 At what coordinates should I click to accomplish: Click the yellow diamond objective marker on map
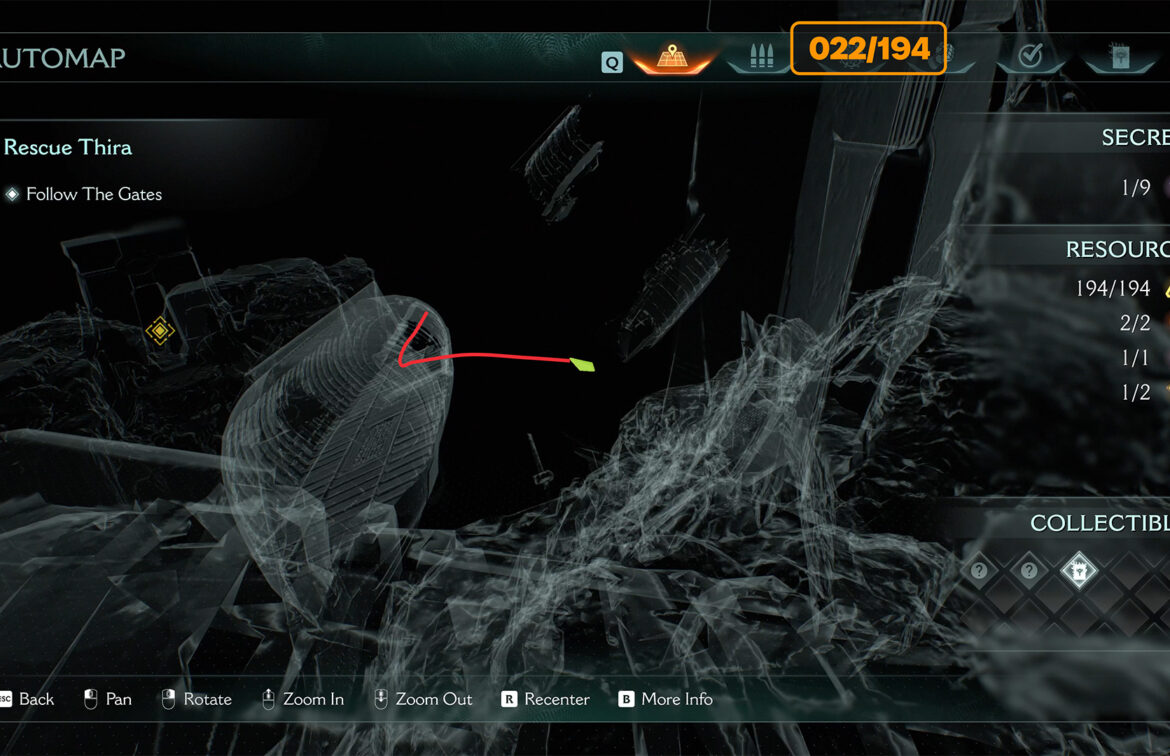coord(160,330)
